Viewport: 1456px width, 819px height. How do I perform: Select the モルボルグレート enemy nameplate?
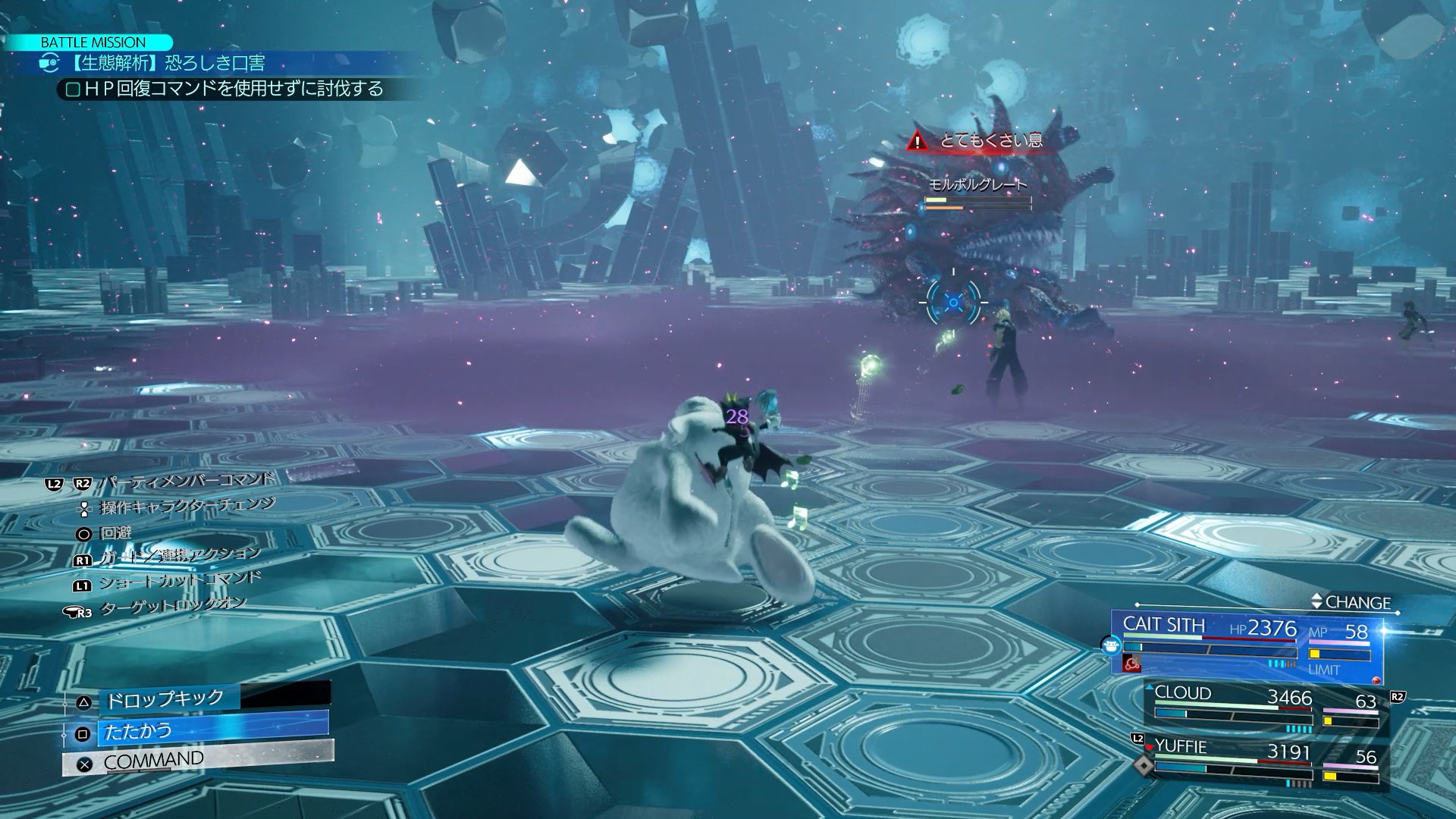point(977,185)
